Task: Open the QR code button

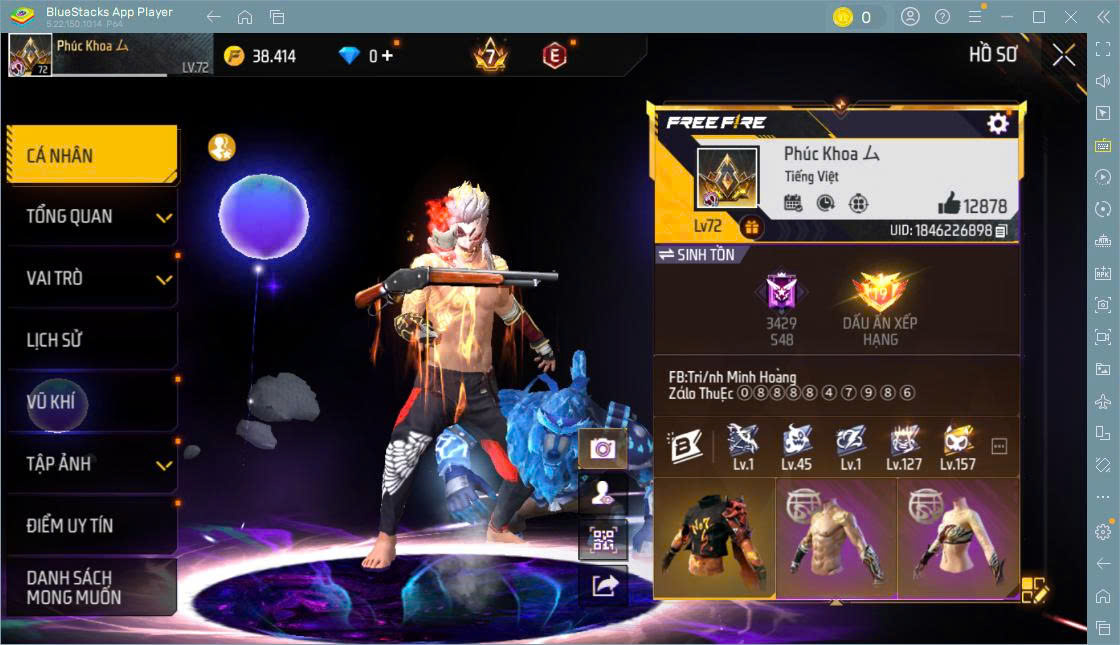Action: 603,541
